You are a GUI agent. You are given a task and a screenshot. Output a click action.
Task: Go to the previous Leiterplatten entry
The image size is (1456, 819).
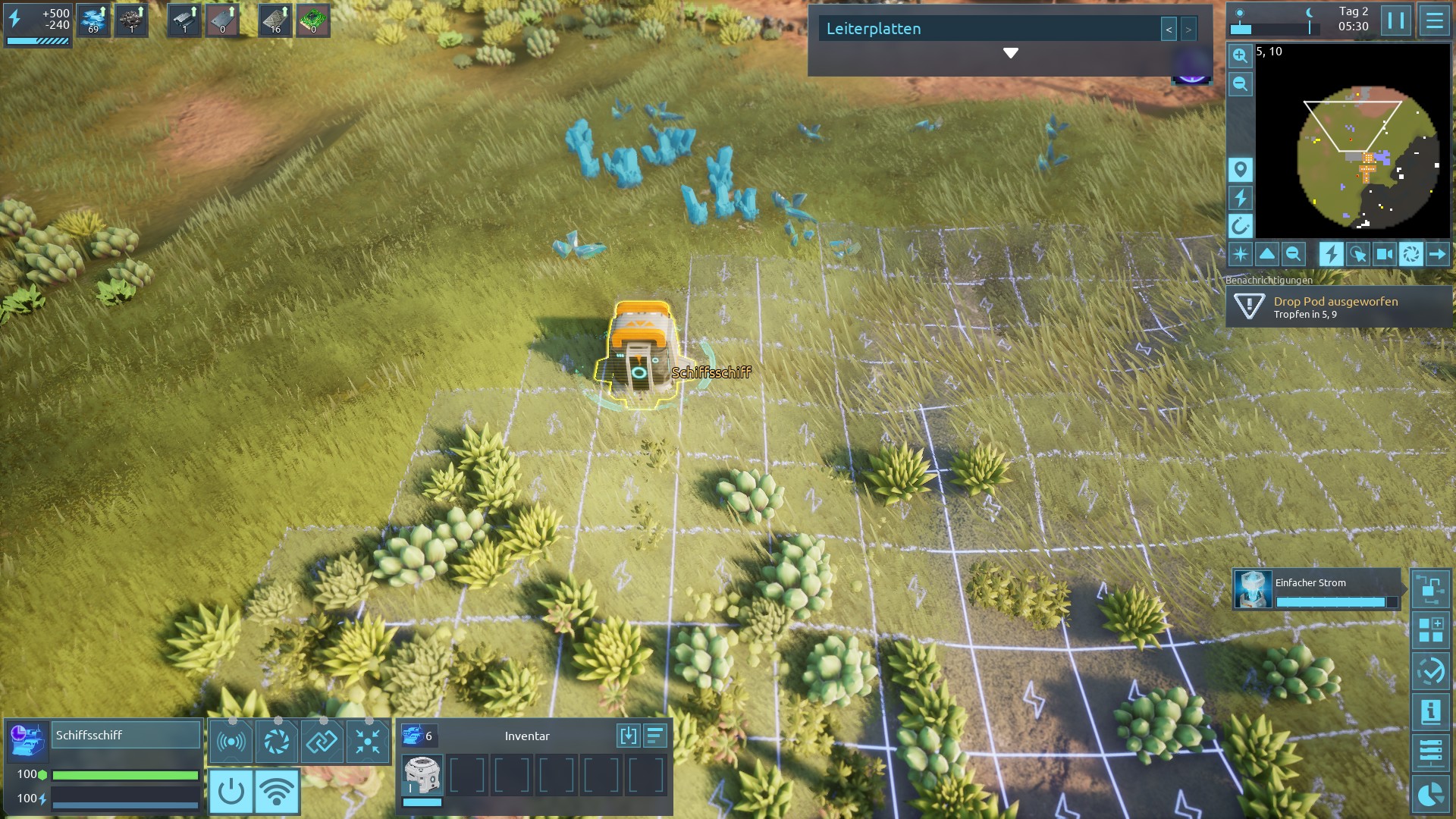(x=1169, y=30)
